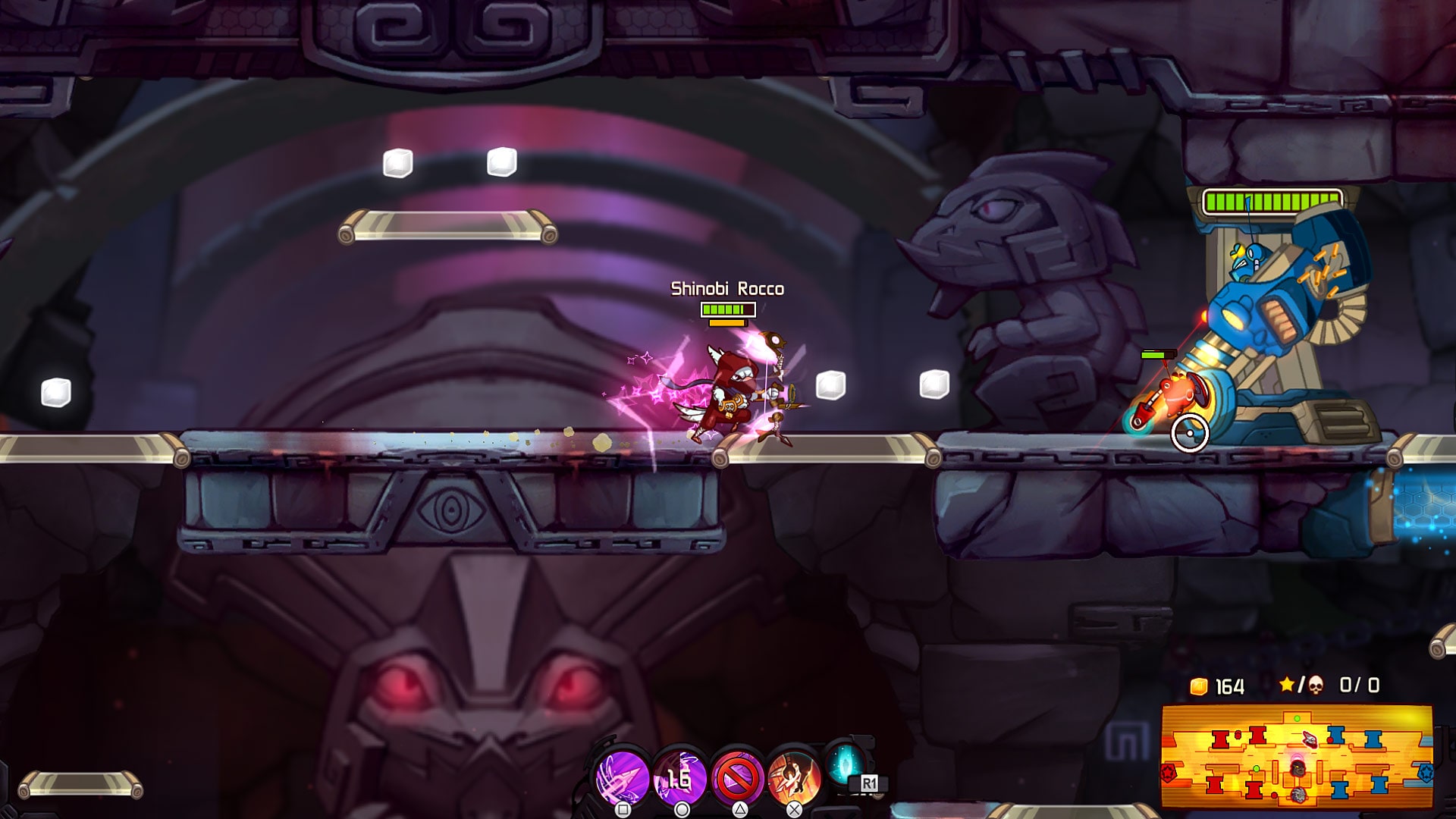Click the Shinobi Rocco name label
This screenshot has width=1456, height=819.
[x=726, y=287]
